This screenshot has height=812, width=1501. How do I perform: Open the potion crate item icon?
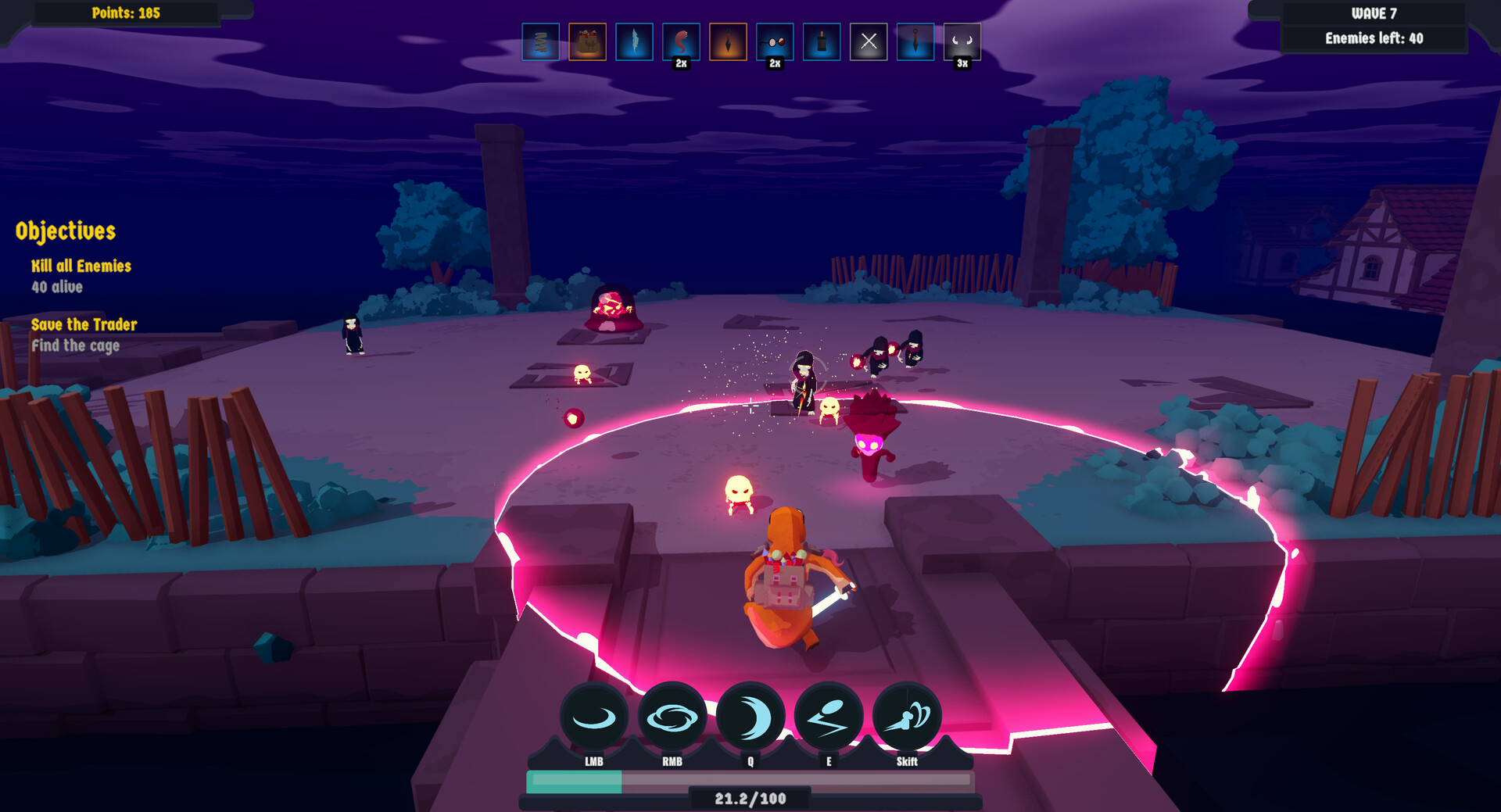tap(588, 43)
